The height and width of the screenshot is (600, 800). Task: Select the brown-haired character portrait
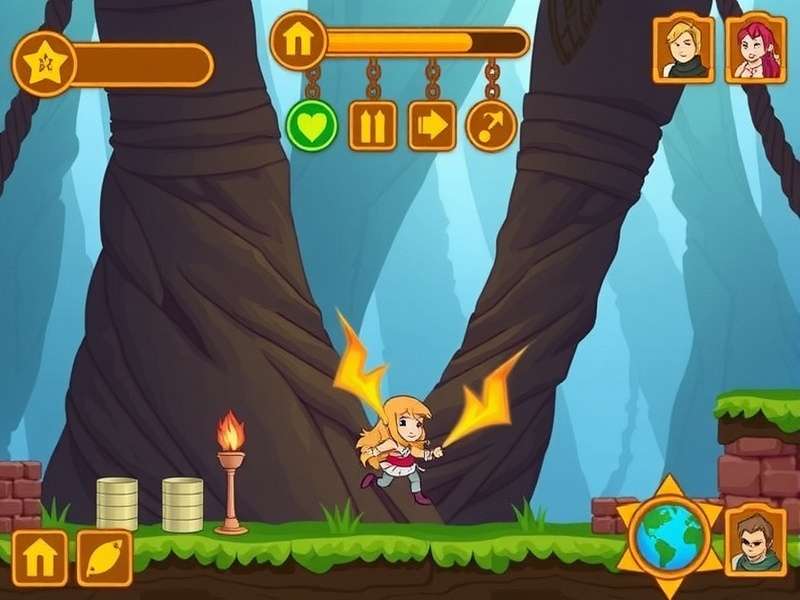coord(755,542)
